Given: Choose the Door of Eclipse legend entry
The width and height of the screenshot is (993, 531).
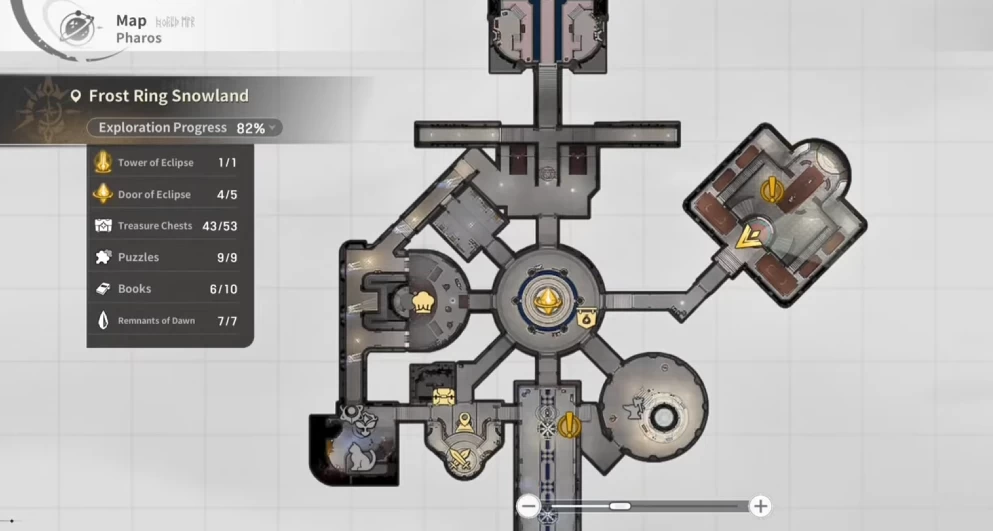Looking at the screenshot, I should 168,194.
